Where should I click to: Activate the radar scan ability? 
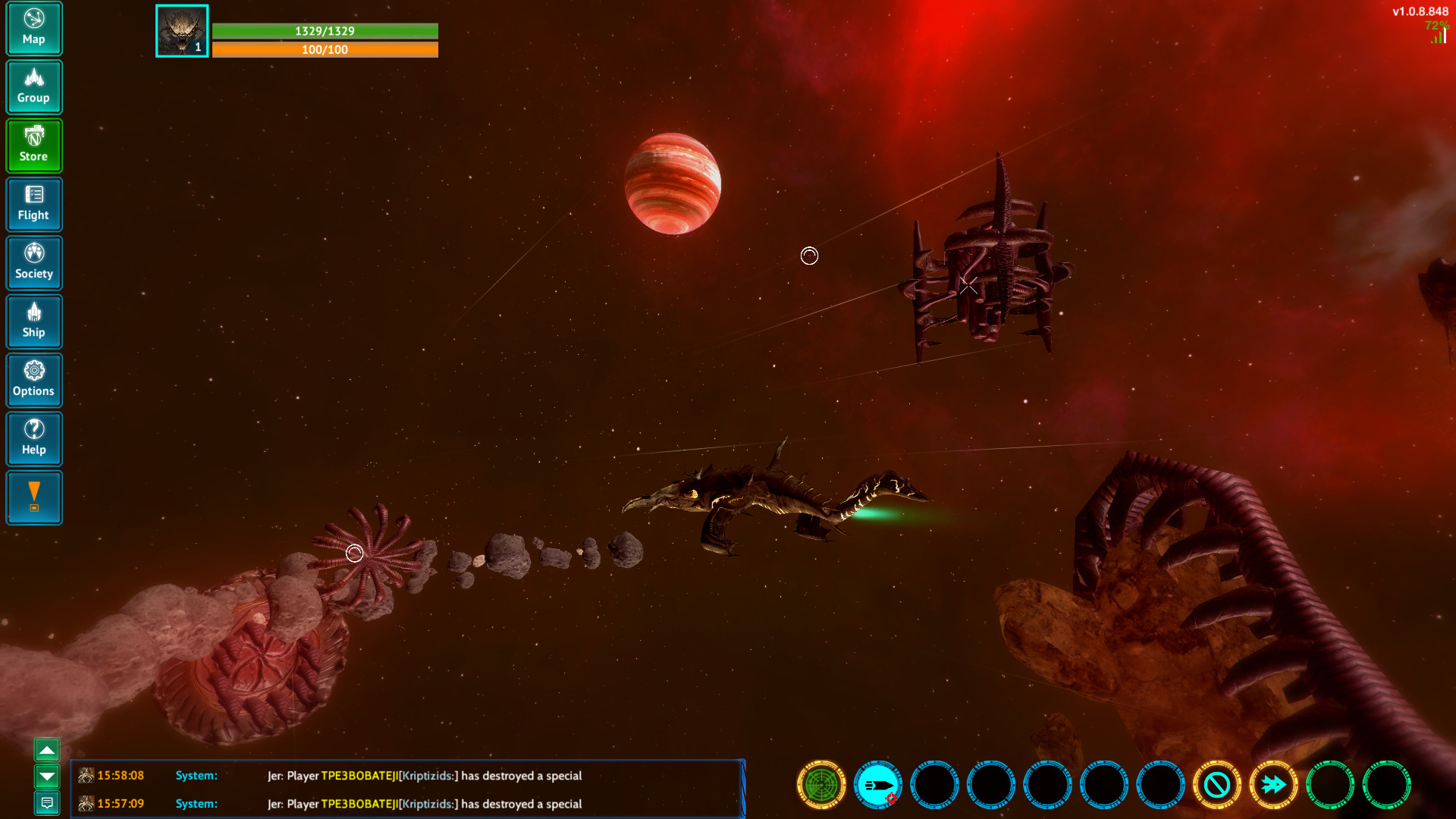820,786
